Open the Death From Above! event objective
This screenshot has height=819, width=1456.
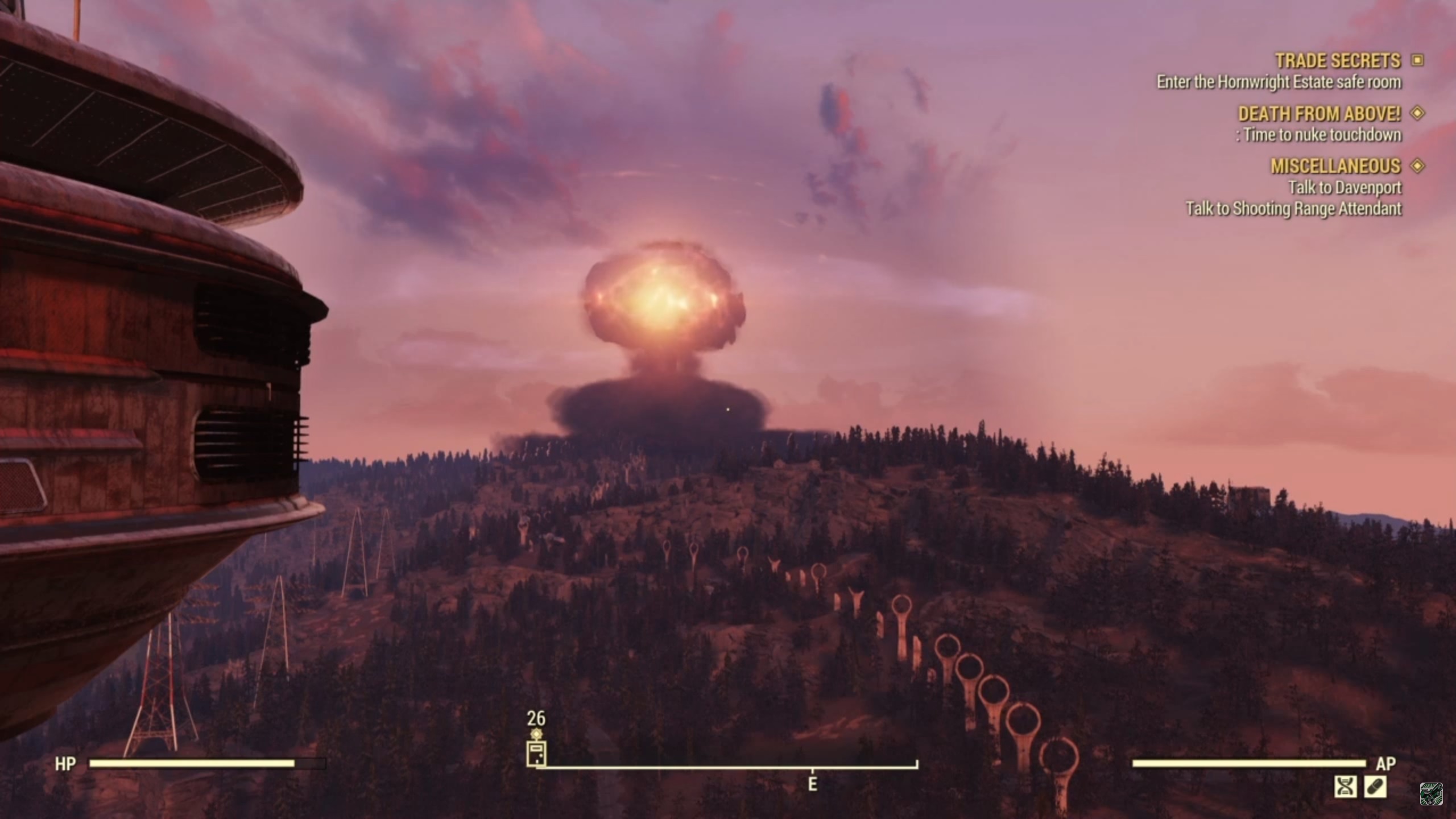point(1319,114)
